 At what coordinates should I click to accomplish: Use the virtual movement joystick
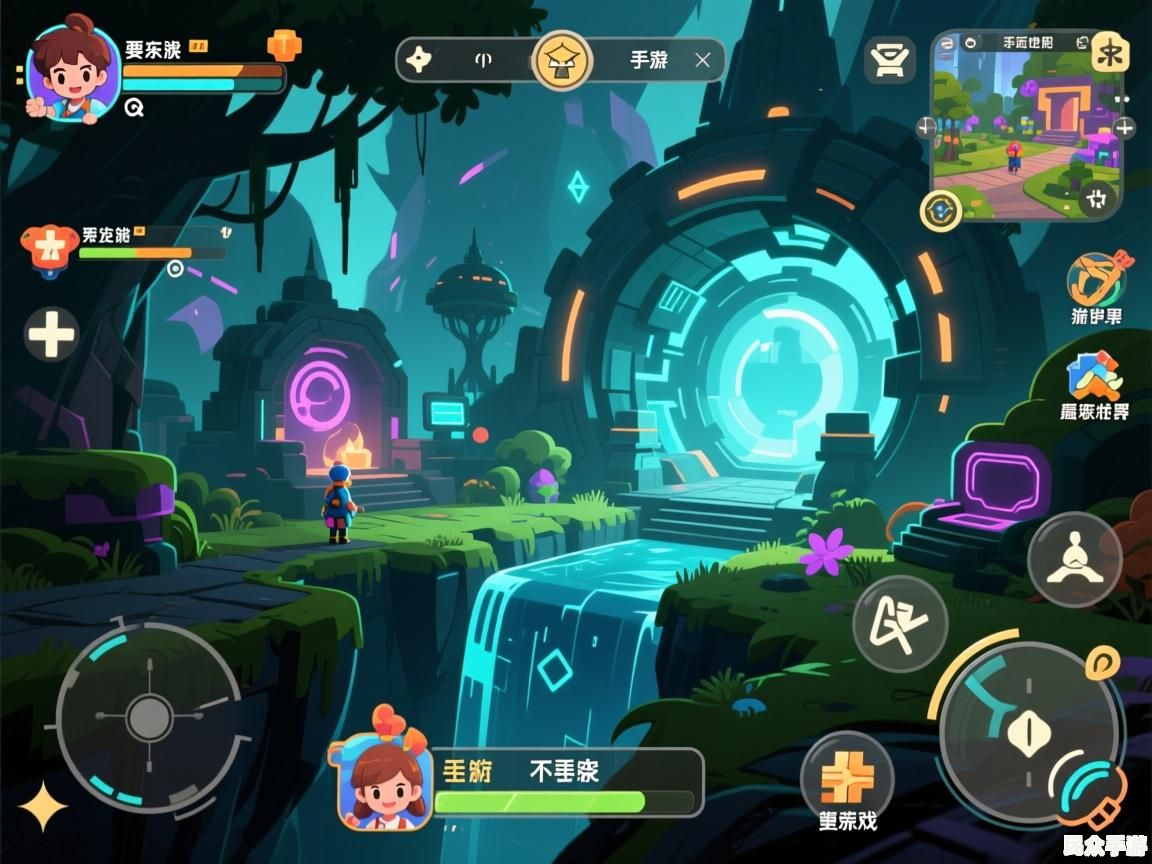[x=150, y=717]
